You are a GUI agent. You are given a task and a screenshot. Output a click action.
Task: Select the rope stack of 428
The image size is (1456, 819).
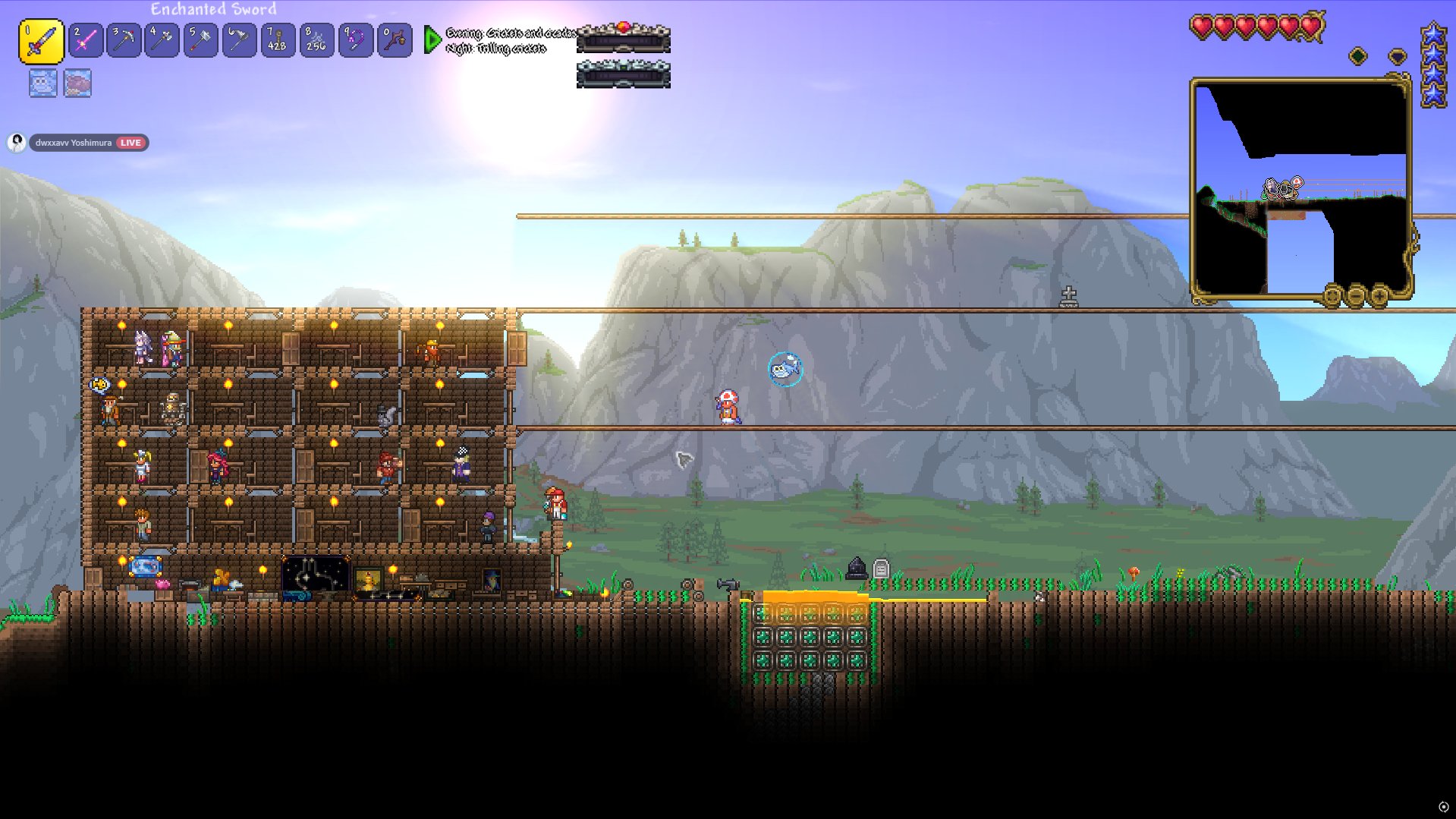click(278, 41)
